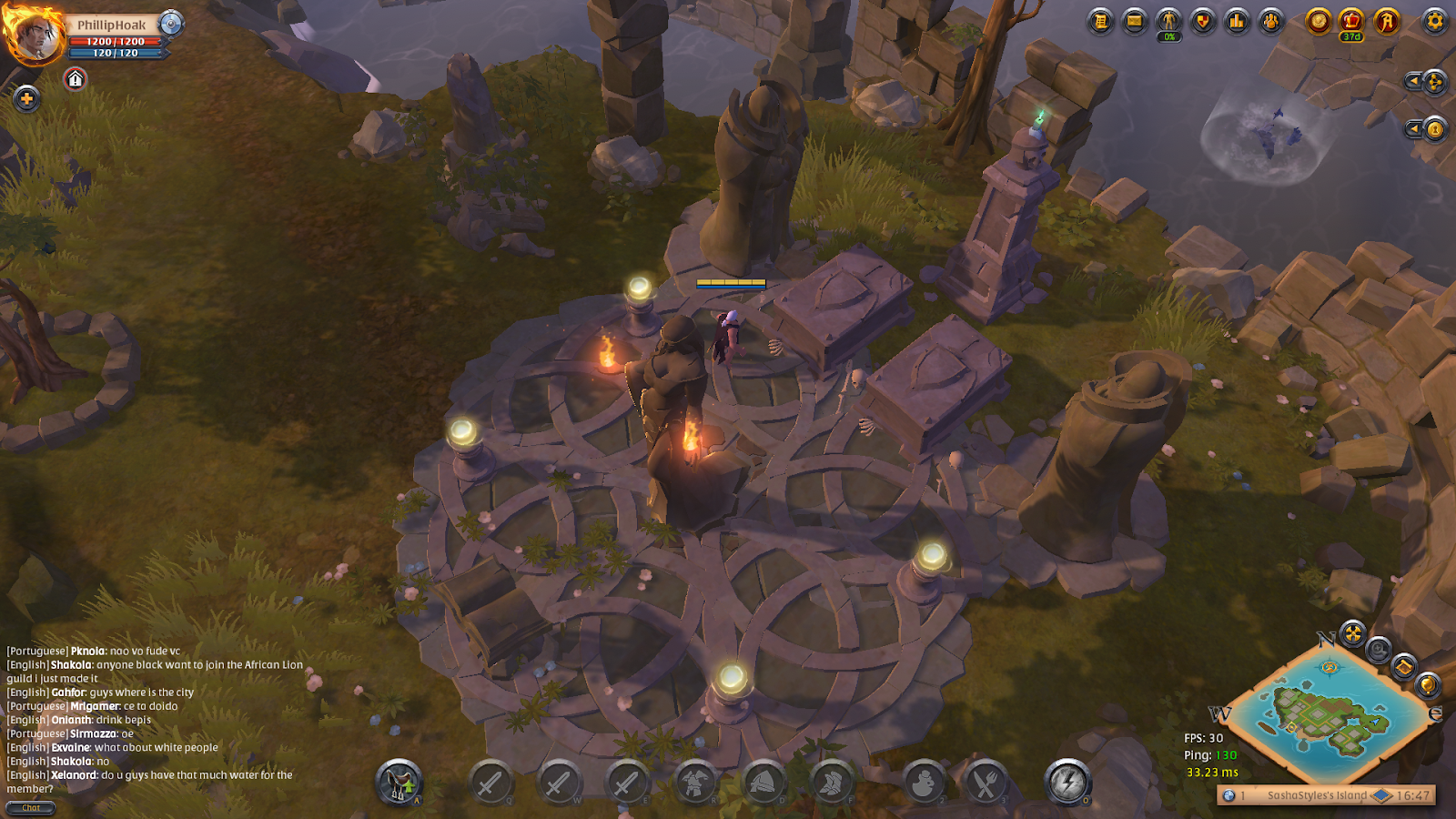Open the scroll log icon
This screenshot has height=819, width=1456.
[x=1101, y=21]
